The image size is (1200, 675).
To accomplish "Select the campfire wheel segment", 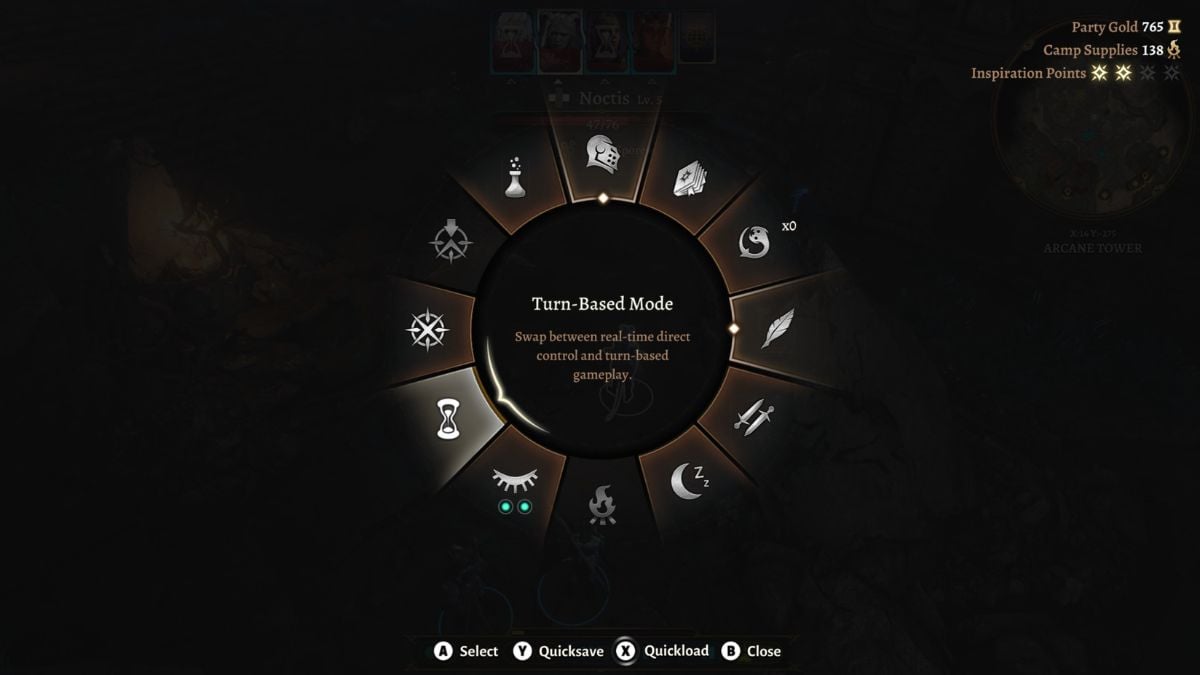I will pos(602,504).
